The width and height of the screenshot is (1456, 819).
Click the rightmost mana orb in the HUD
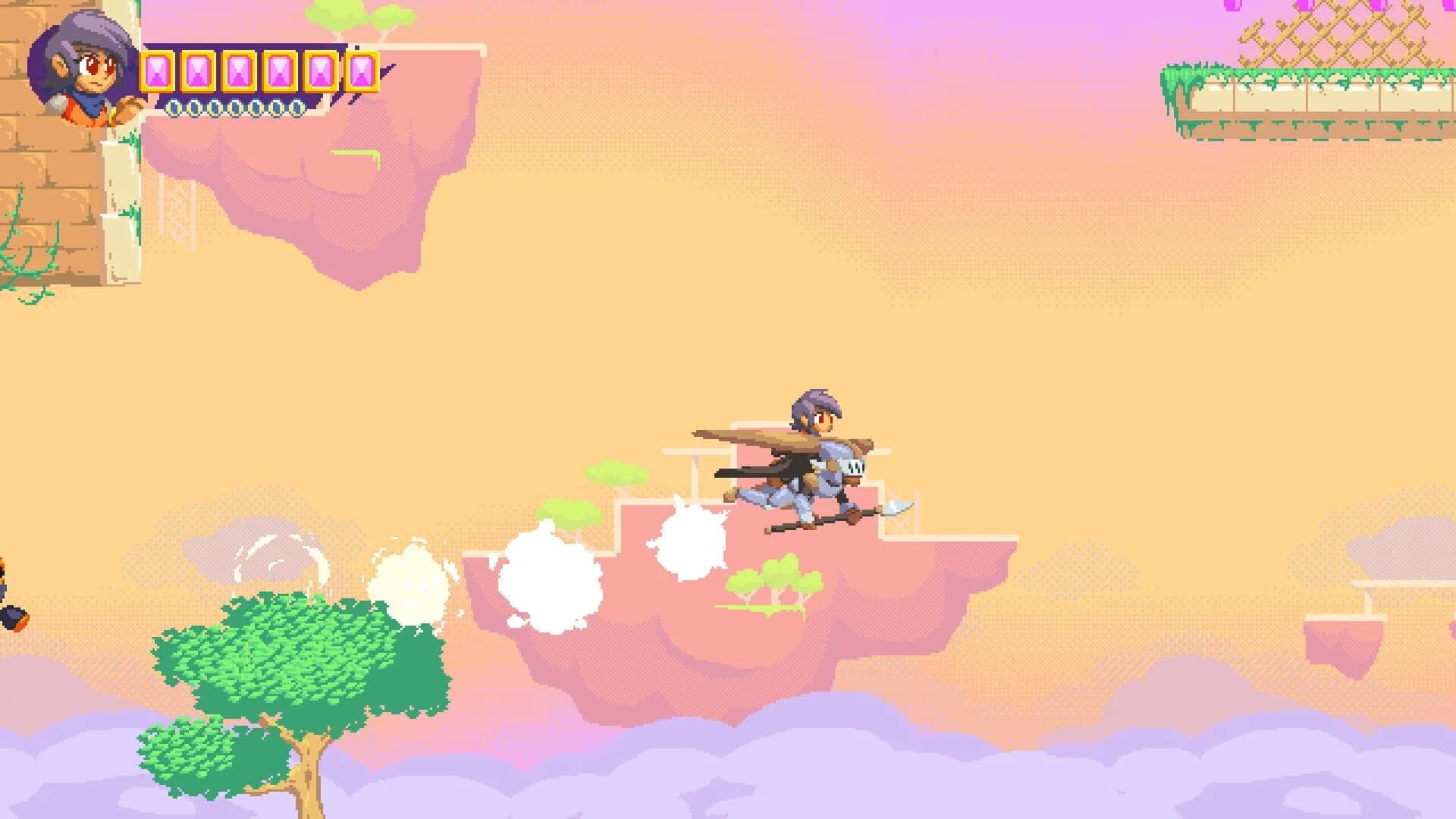tap(297, 107)
